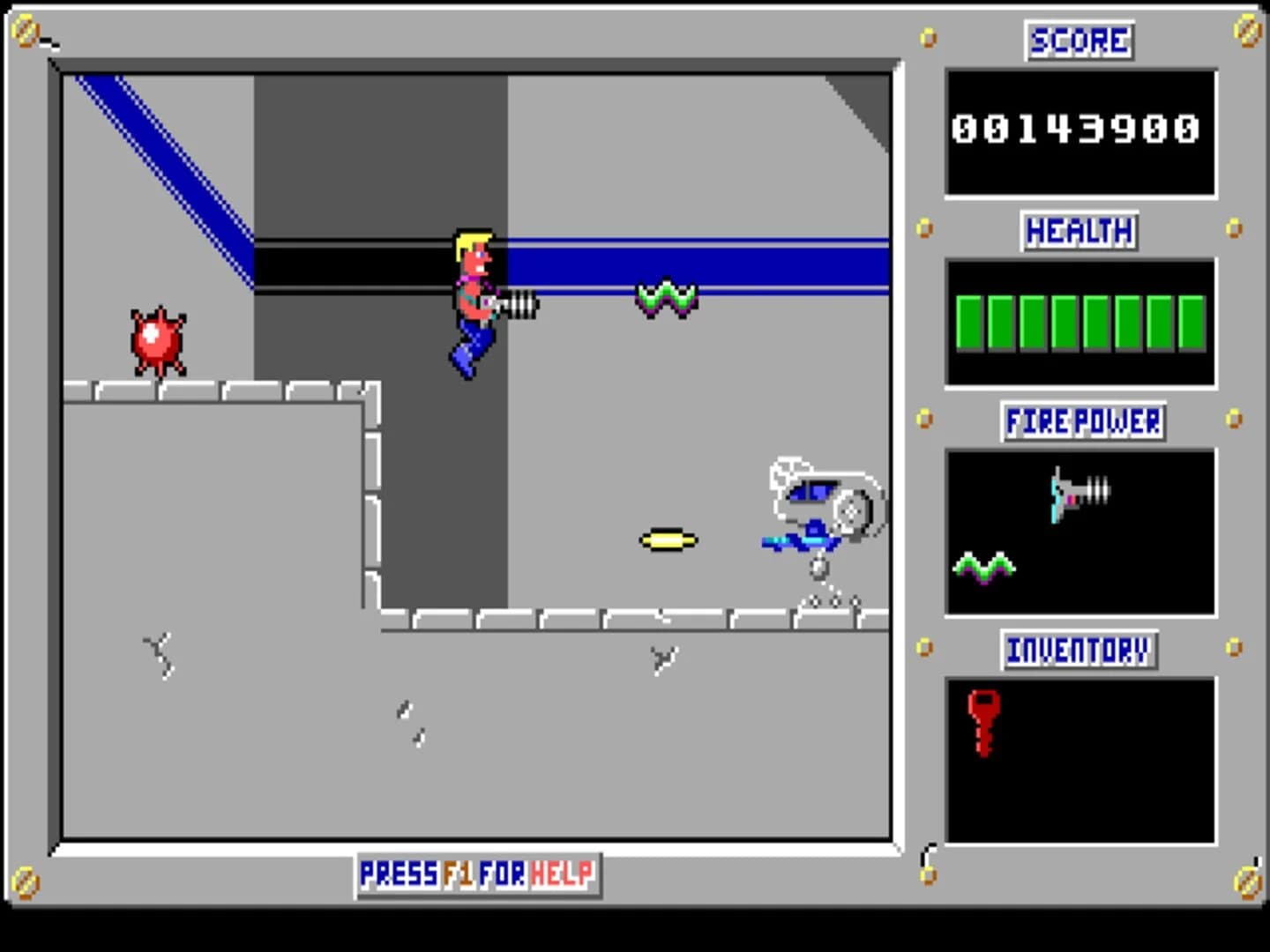The width and height of the screenshot is (1270, 952).
Task: Click the red HELP text in the banner
Action: [x=559, y=874]
